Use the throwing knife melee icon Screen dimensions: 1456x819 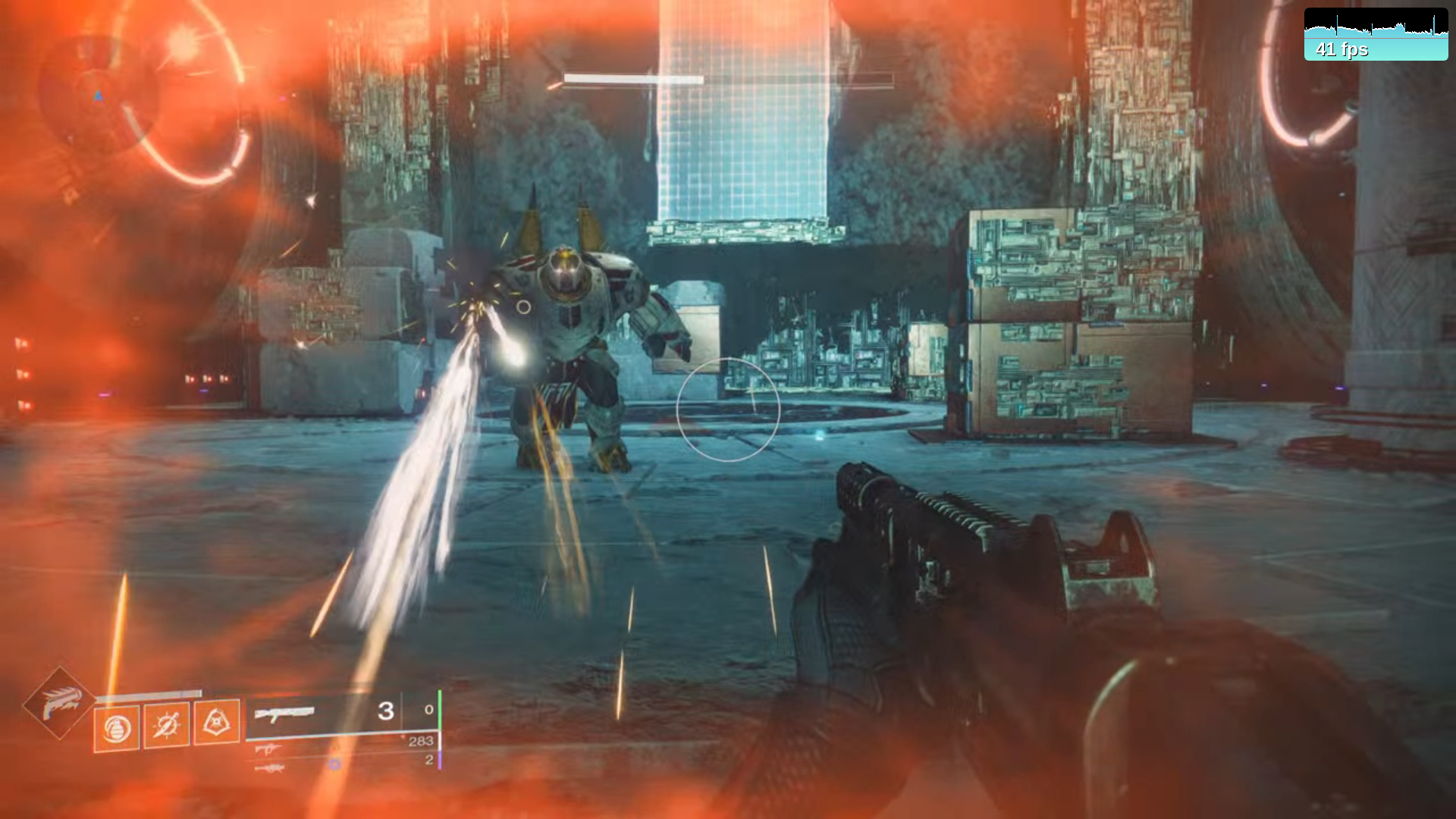(x=167, y=726)
